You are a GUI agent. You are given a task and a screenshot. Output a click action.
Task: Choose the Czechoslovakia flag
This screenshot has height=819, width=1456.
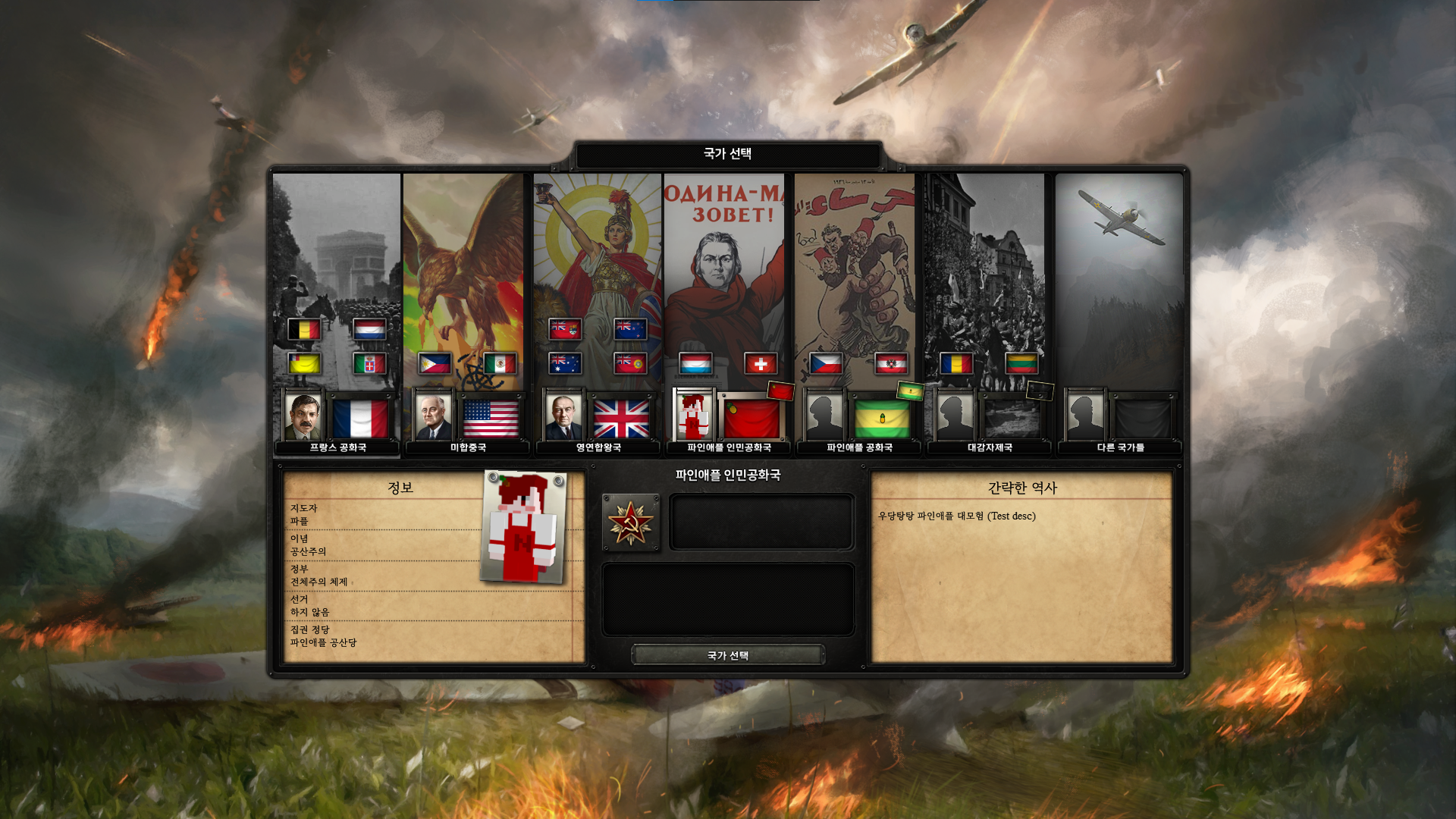pos(826,364)
